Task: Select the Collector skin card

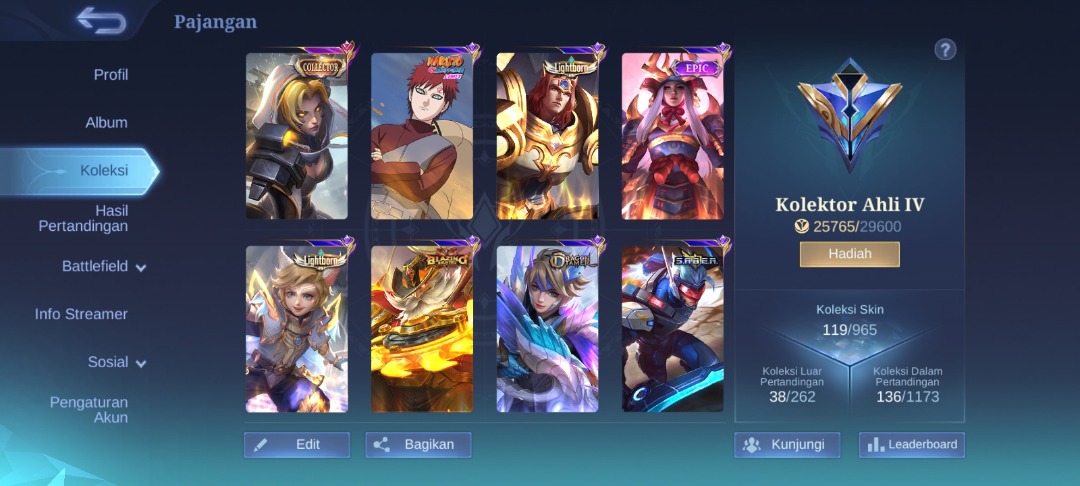Action: pyautogui.click(x=297, y=136)
